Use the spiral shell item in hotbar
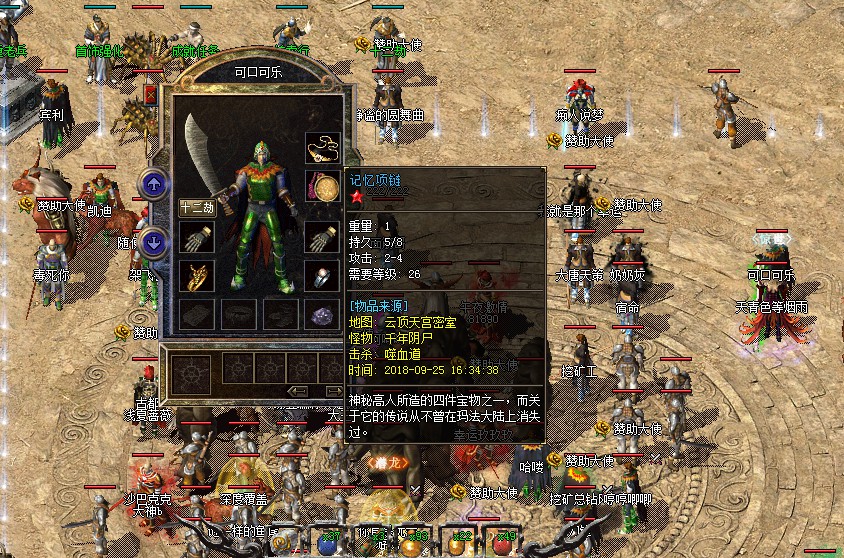844x558 pixels. tap(283, 543)
